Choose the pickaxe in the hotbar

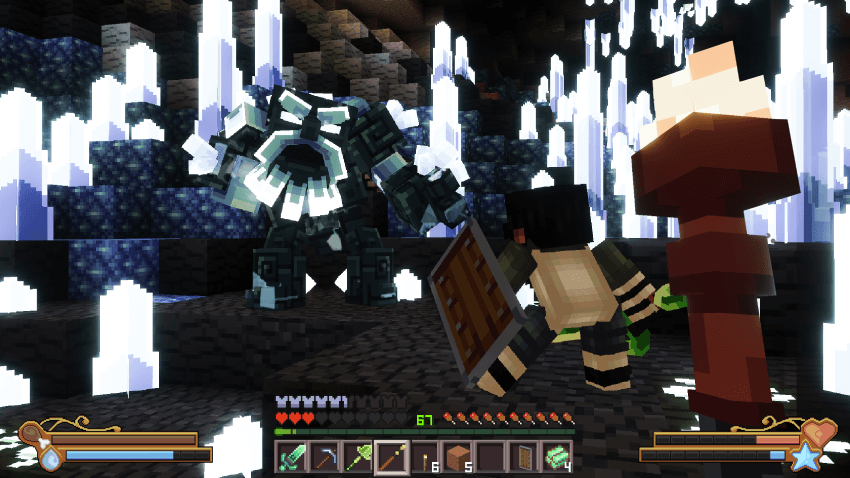pos(324,457)
